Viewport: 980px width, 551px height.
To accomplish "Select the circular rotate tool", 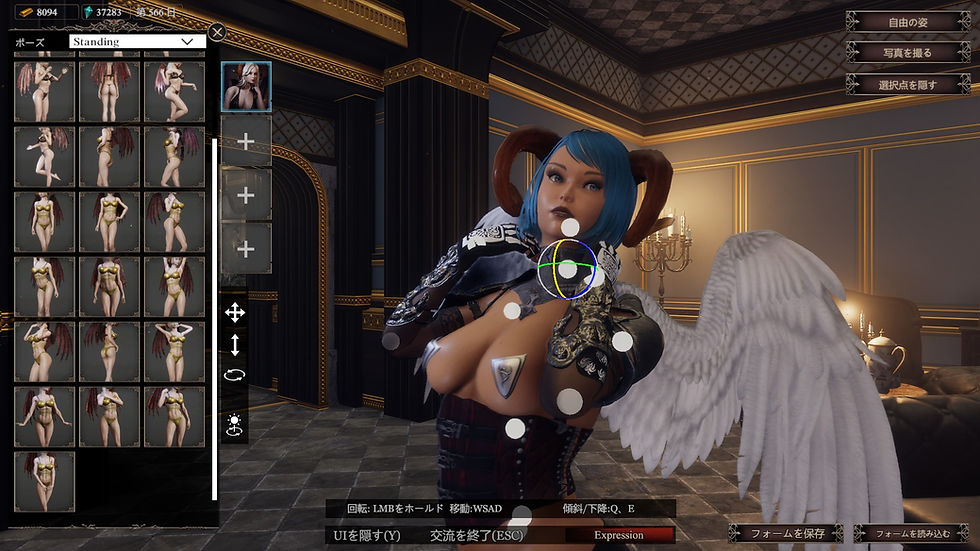I will coord(235,375).
